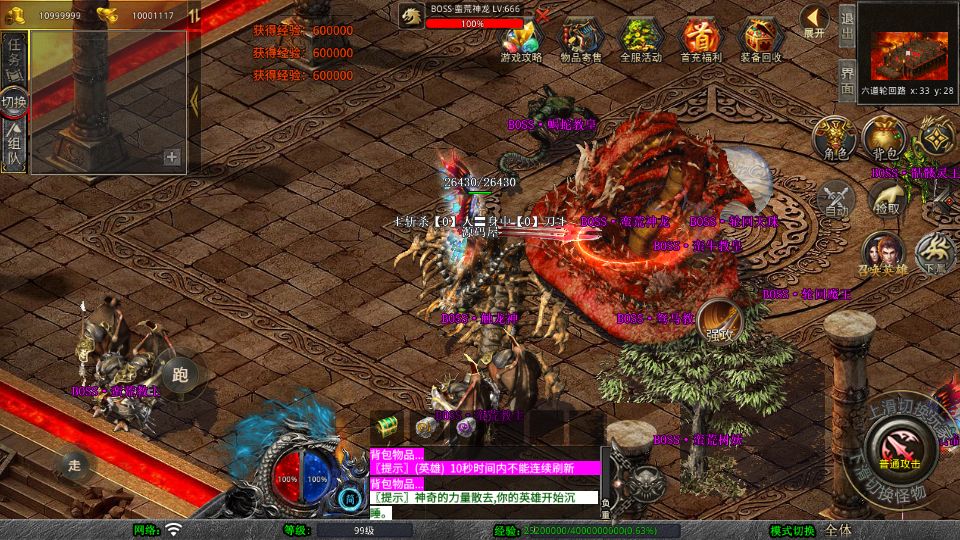Open the 游戏攻略 game guide icon
This screenshot has height=540, width=960.
click(x=519, y=39)
